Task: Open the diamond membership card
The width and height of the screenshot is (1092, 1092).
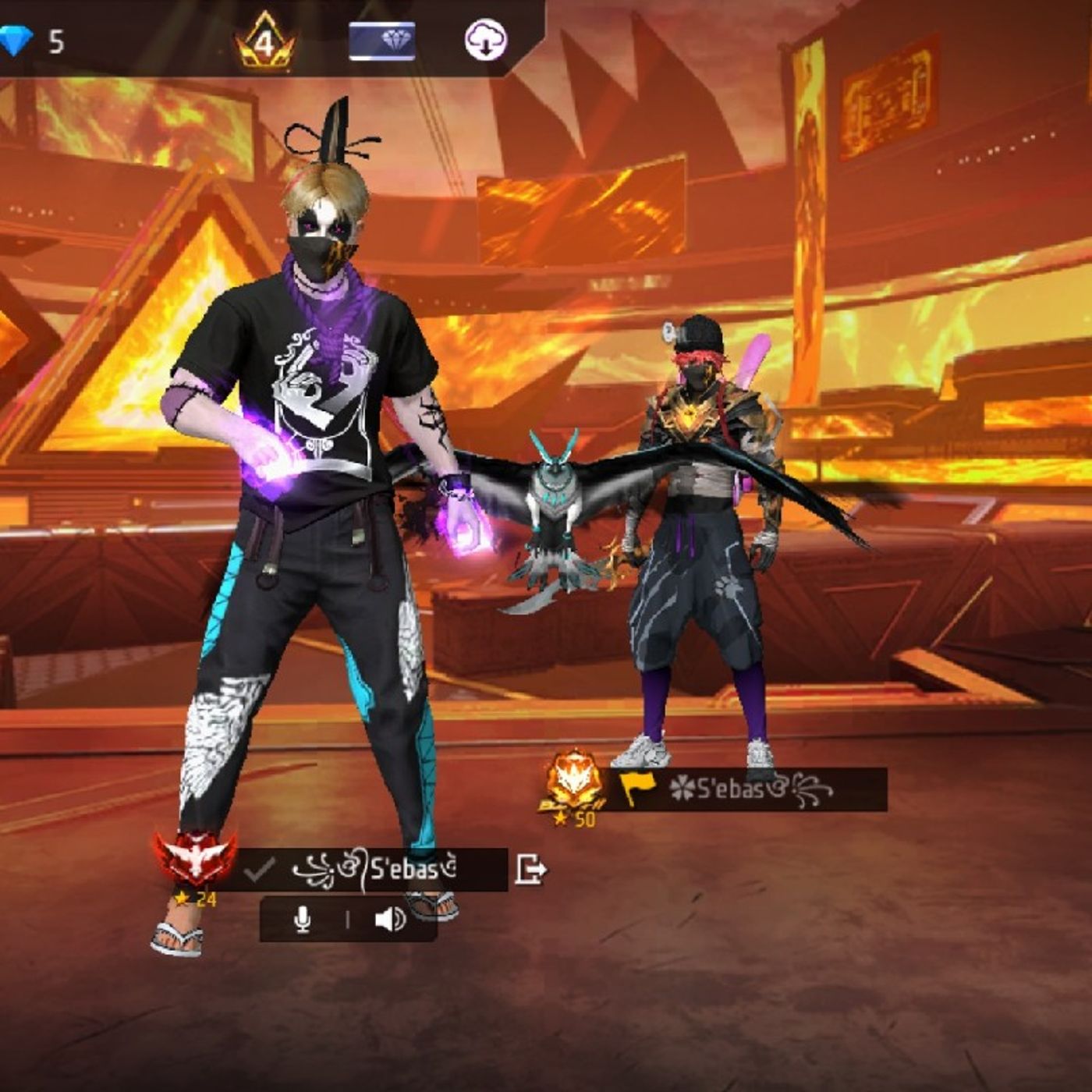Action: 381,41
